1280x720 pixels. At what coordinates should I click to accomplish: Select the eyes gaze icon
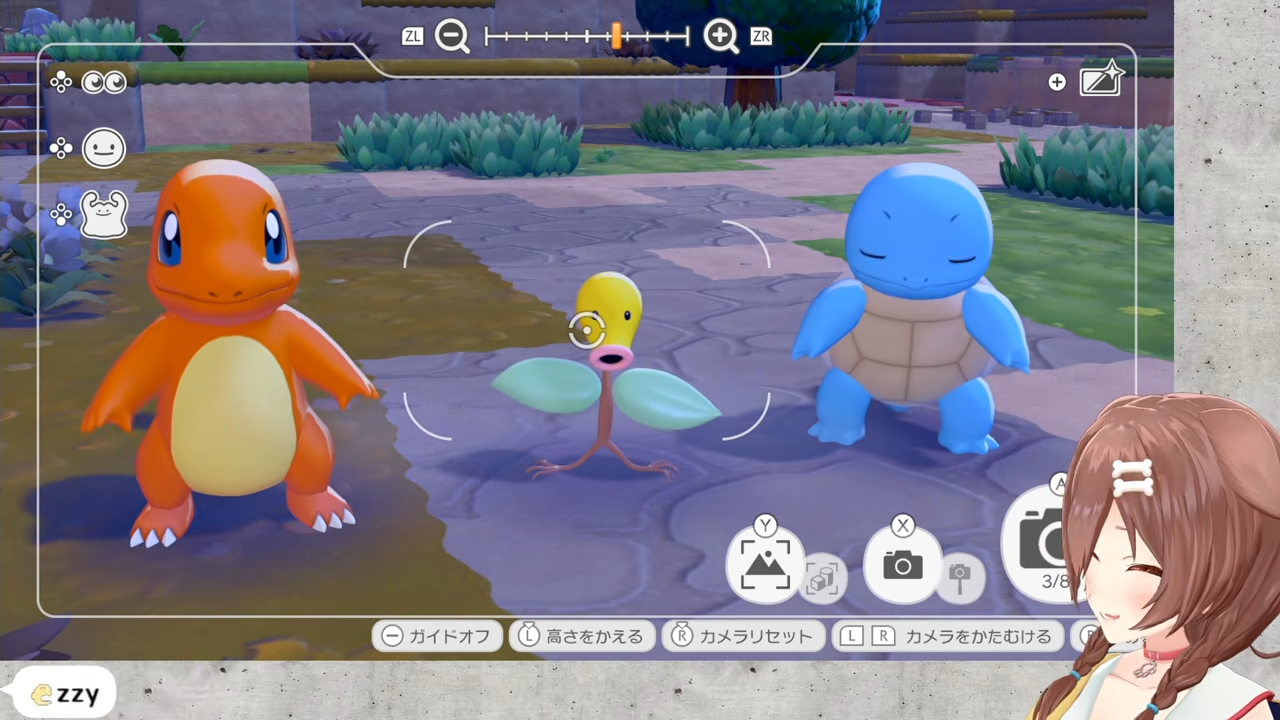(104, 83)
